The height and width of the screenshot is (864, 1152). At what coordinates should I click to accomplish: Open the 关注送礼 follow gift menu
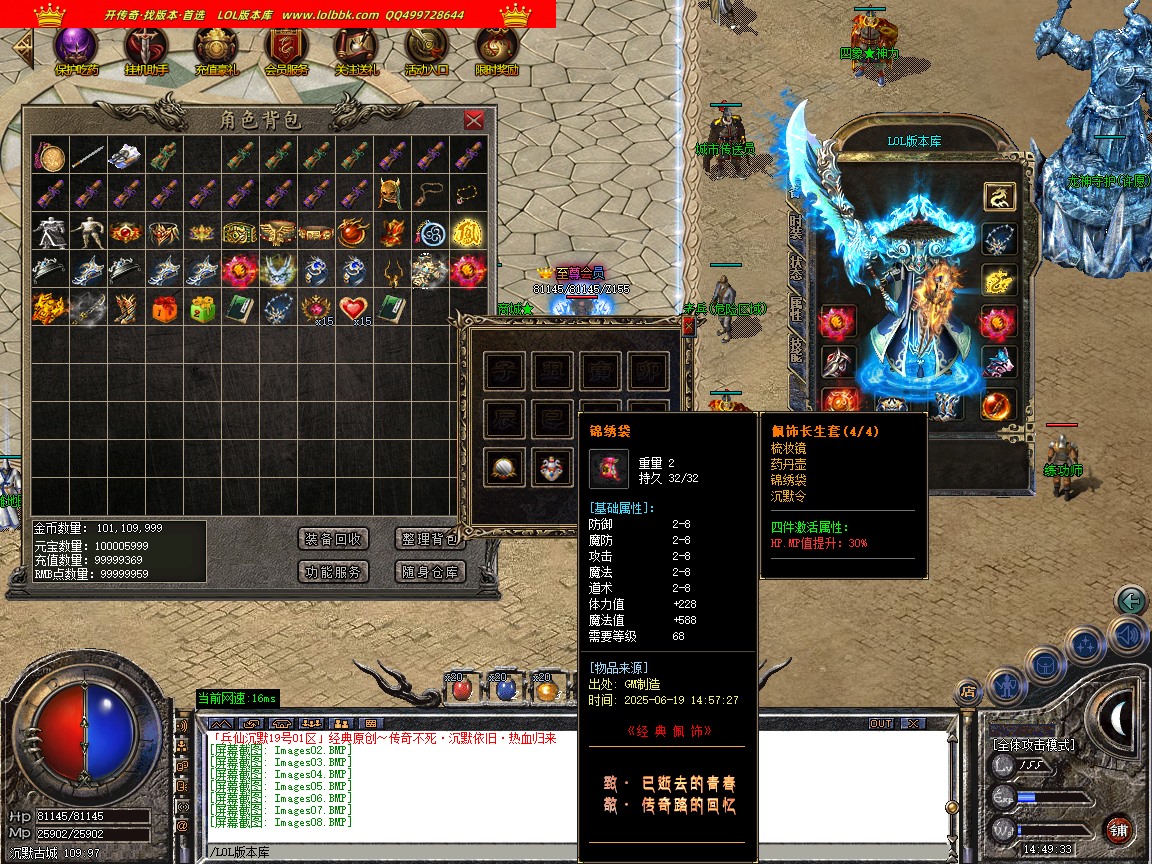pos(356,48)
